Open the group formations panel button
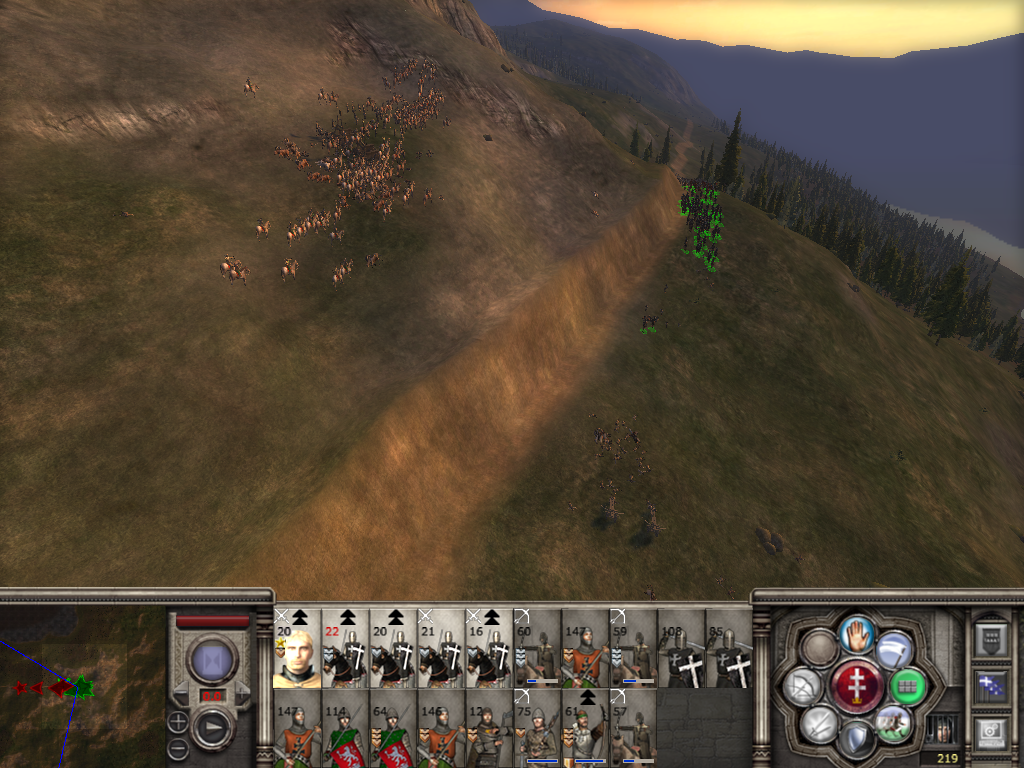This screenshot has width=1024, height=768. point(990,686)
